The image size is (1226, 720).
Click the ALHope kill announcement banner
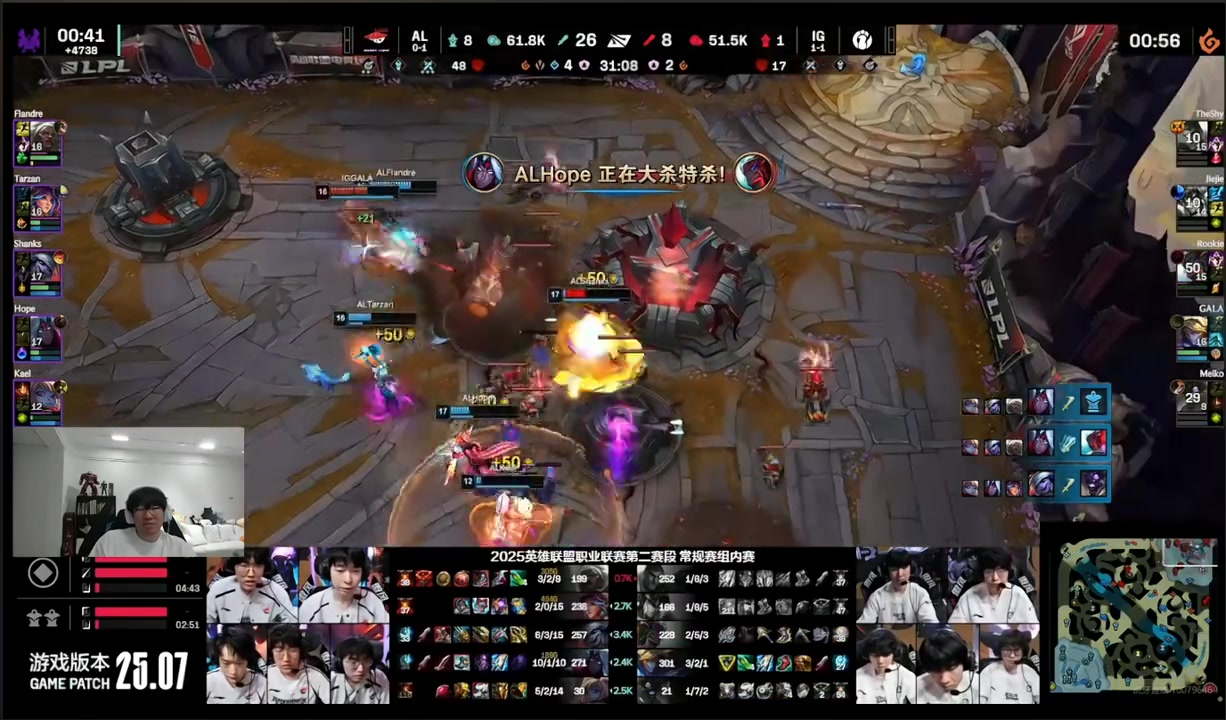click(x=620, y=173)
